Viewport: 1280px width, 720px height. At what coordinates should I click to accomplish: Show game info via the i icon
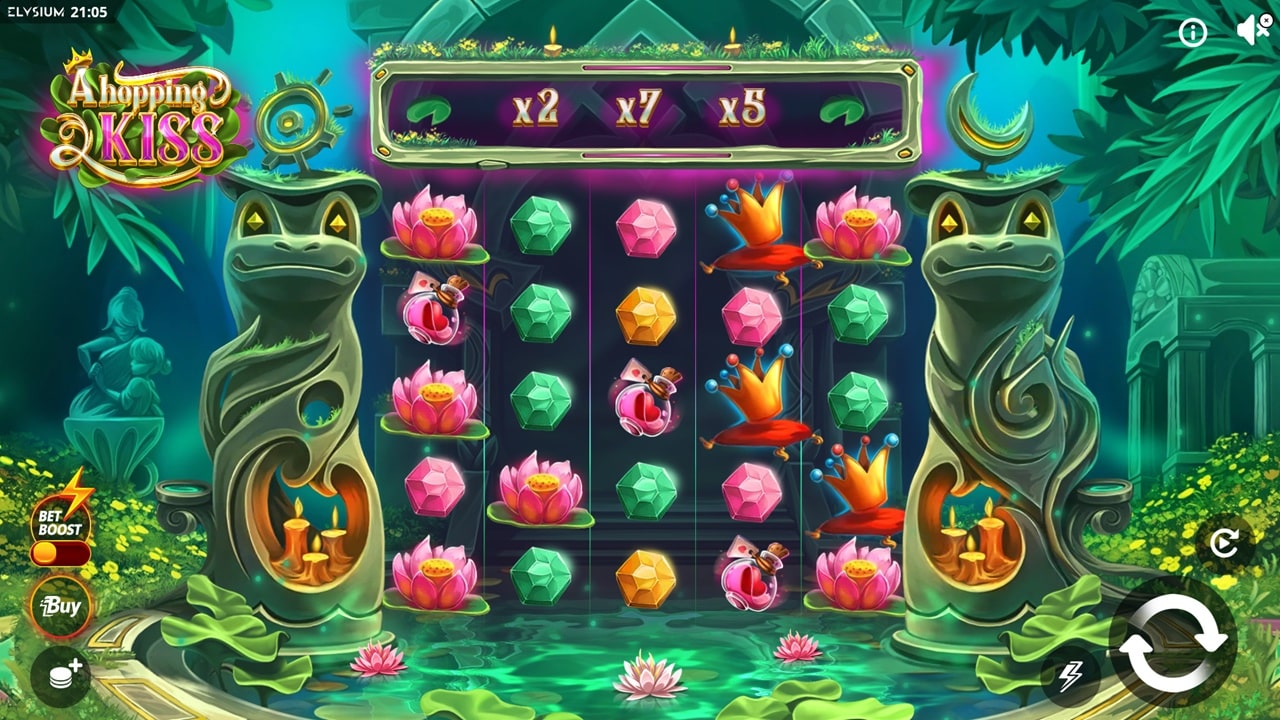pos(1192,33)
